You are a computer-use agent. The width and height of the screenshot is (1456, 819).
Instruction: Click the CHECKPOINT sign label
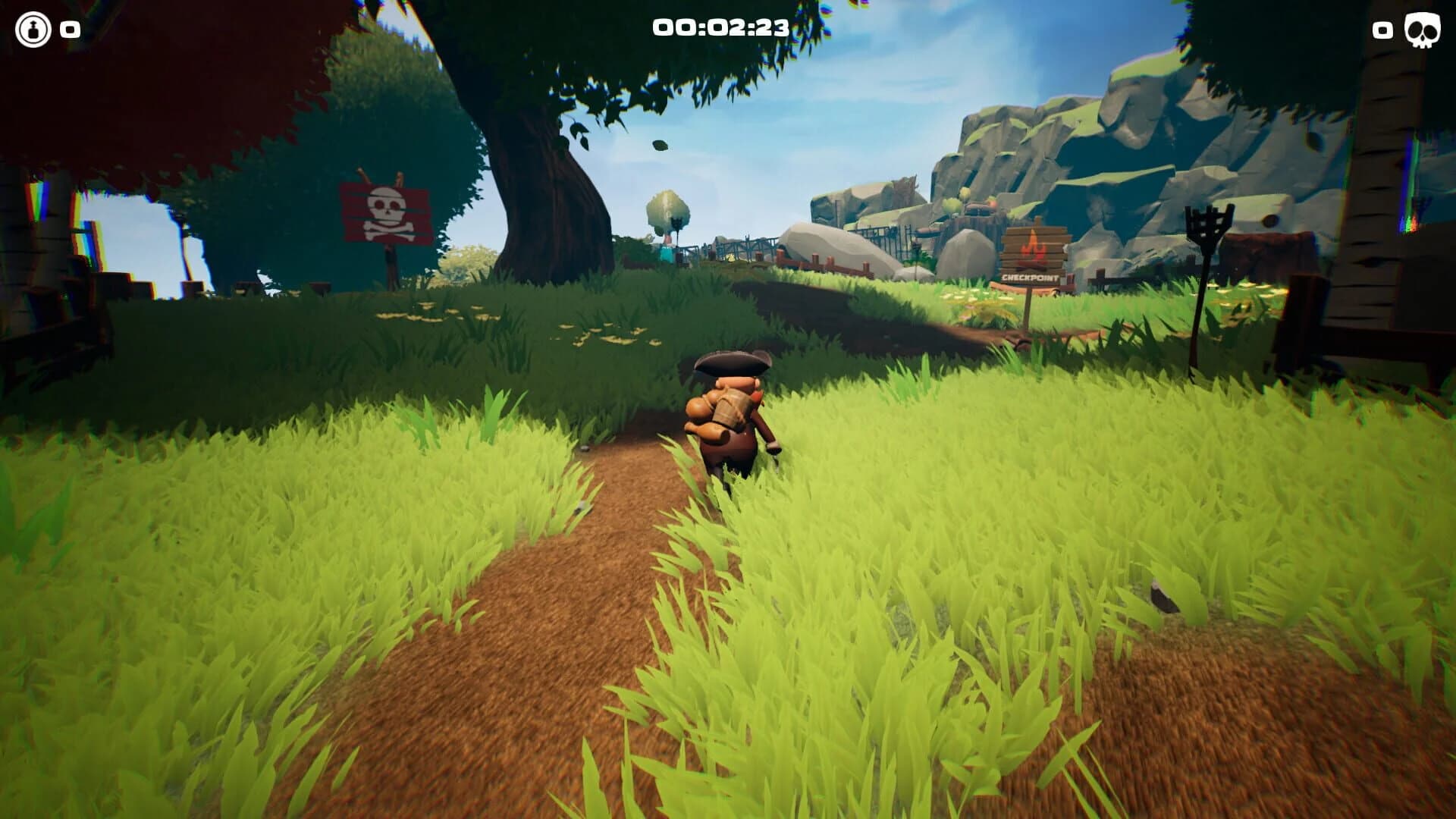[x=1031, y=279]
